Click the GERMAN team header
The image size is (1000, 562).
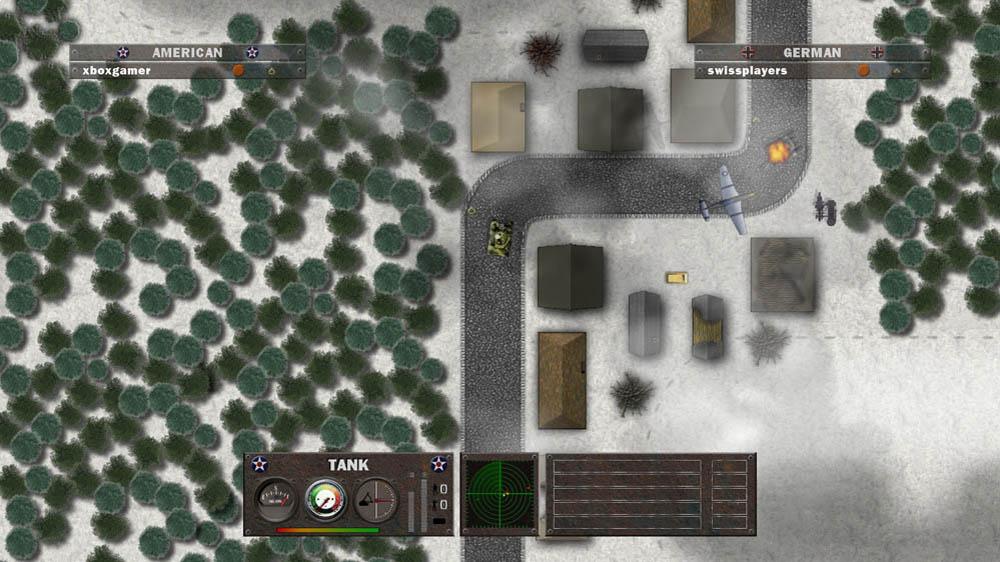(812, 52)
